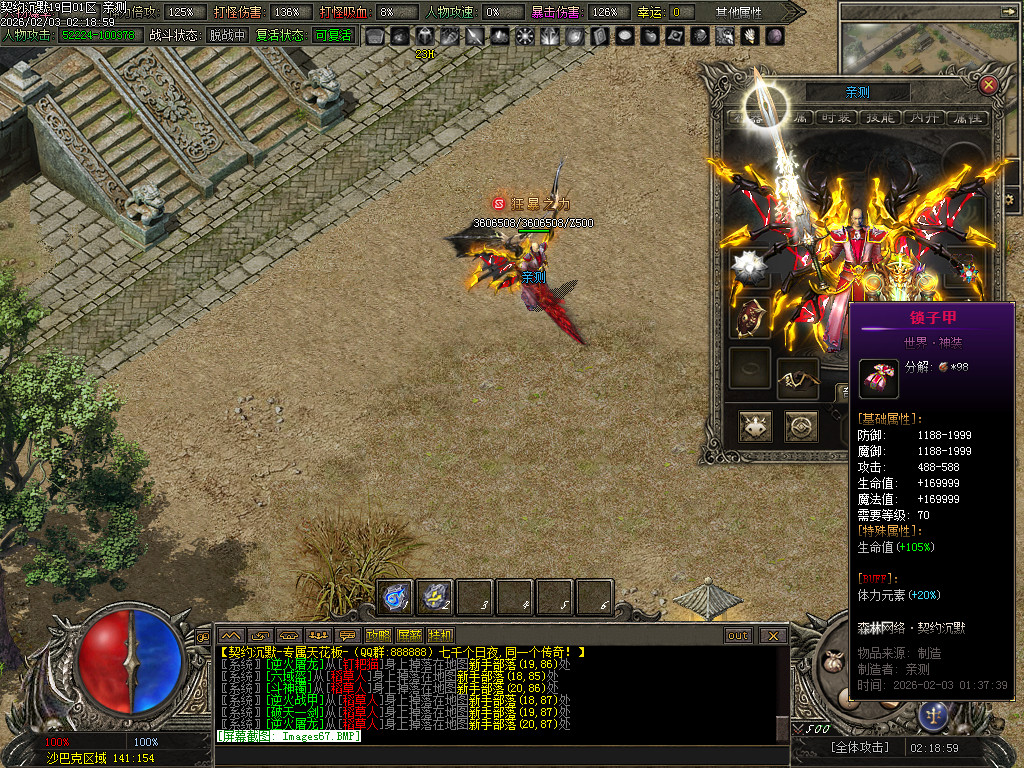The image size is (1024, 768).
Task: Close the character equipment panel
Action: coord(988,85)
